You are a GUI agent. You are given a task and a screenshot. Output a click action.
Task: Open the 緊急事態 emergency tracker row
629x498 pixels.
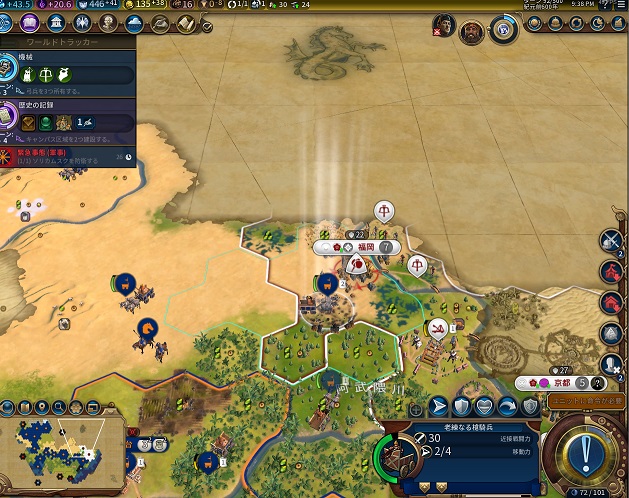68,154
